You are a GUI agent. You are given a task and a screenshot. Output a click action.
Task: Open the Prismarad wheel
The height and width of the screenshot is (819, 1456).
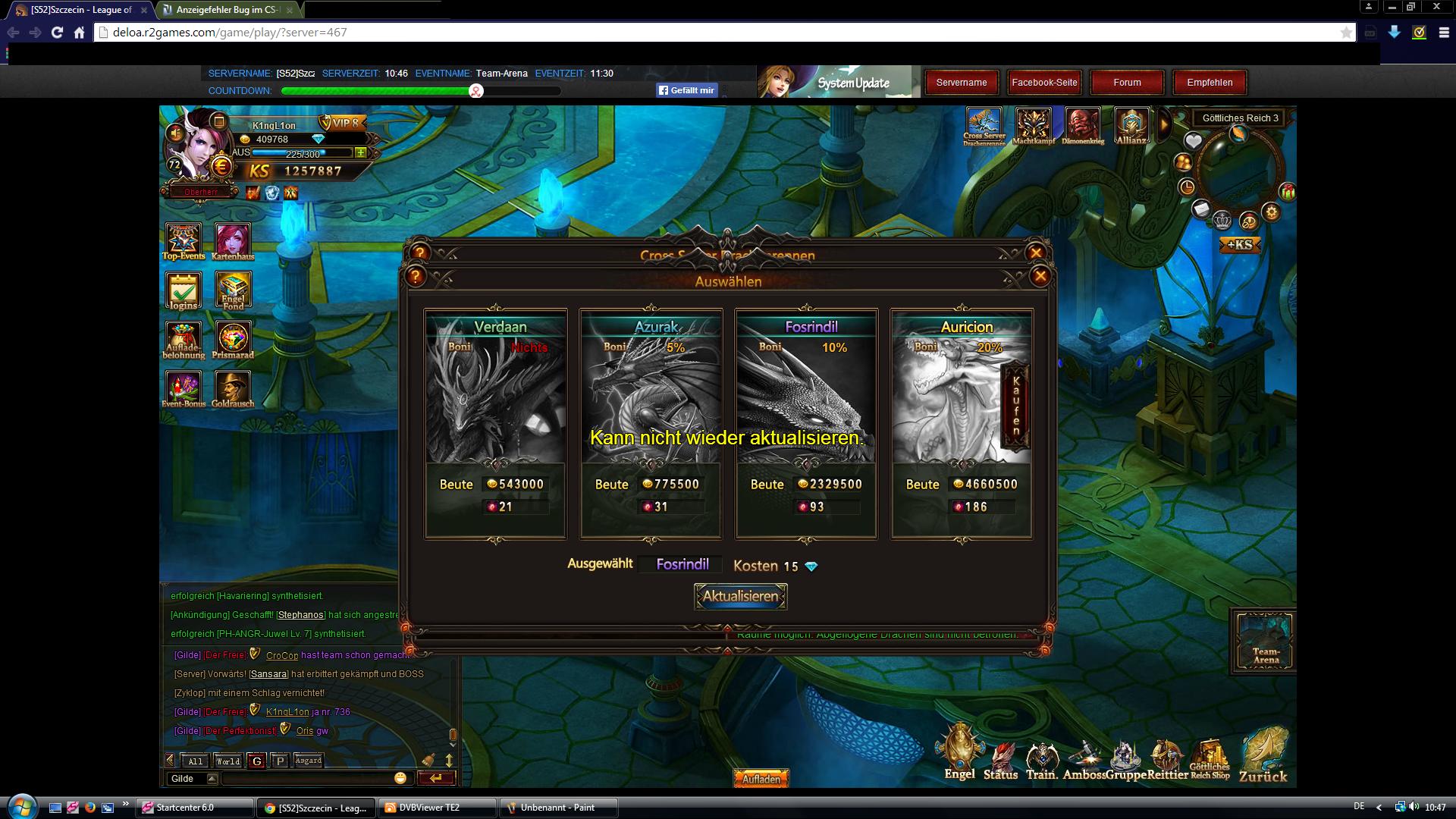click(233, 340)
